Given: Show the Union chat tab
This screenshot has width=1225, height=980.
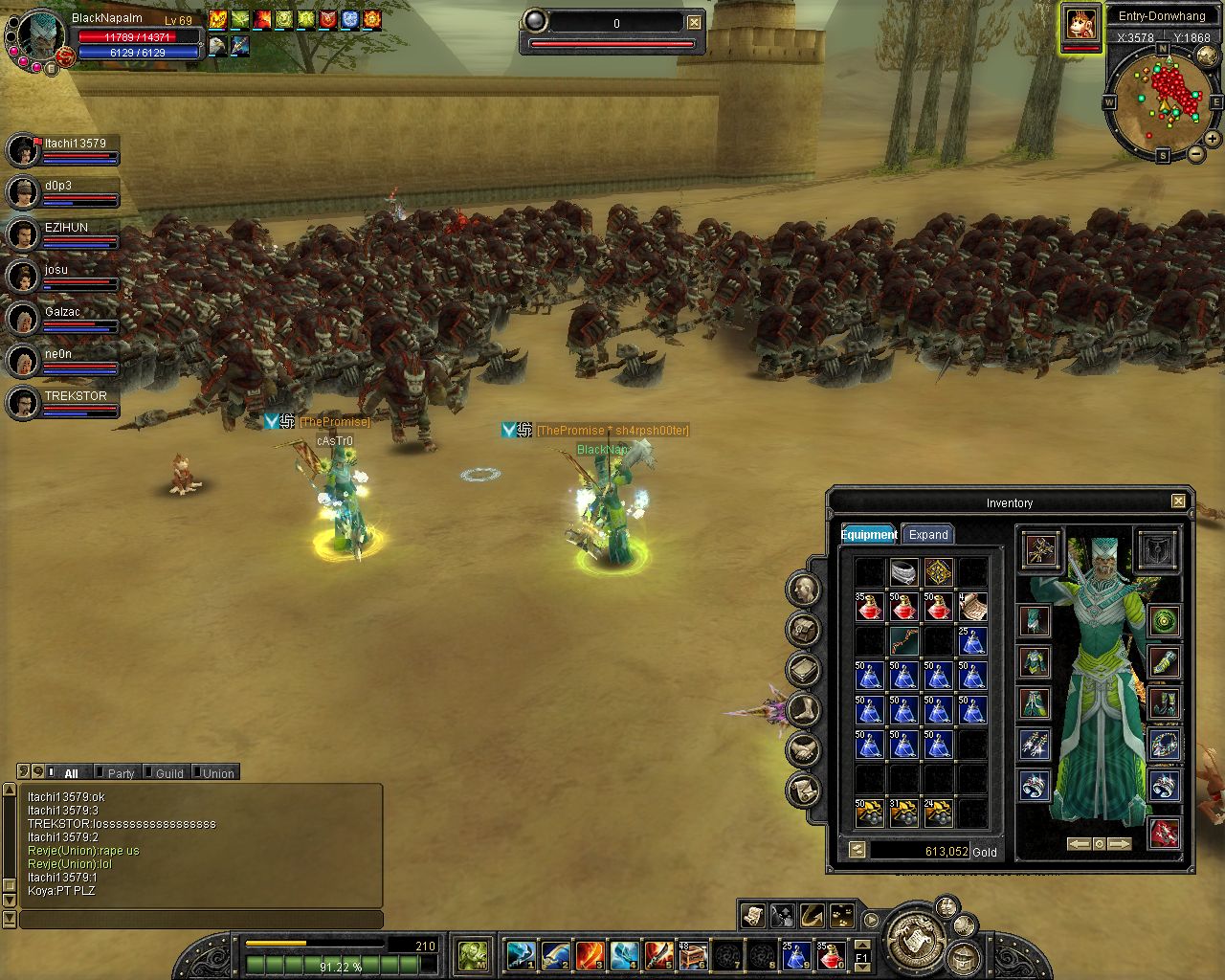Looking at the screenshot, I should tap(217, 773).
